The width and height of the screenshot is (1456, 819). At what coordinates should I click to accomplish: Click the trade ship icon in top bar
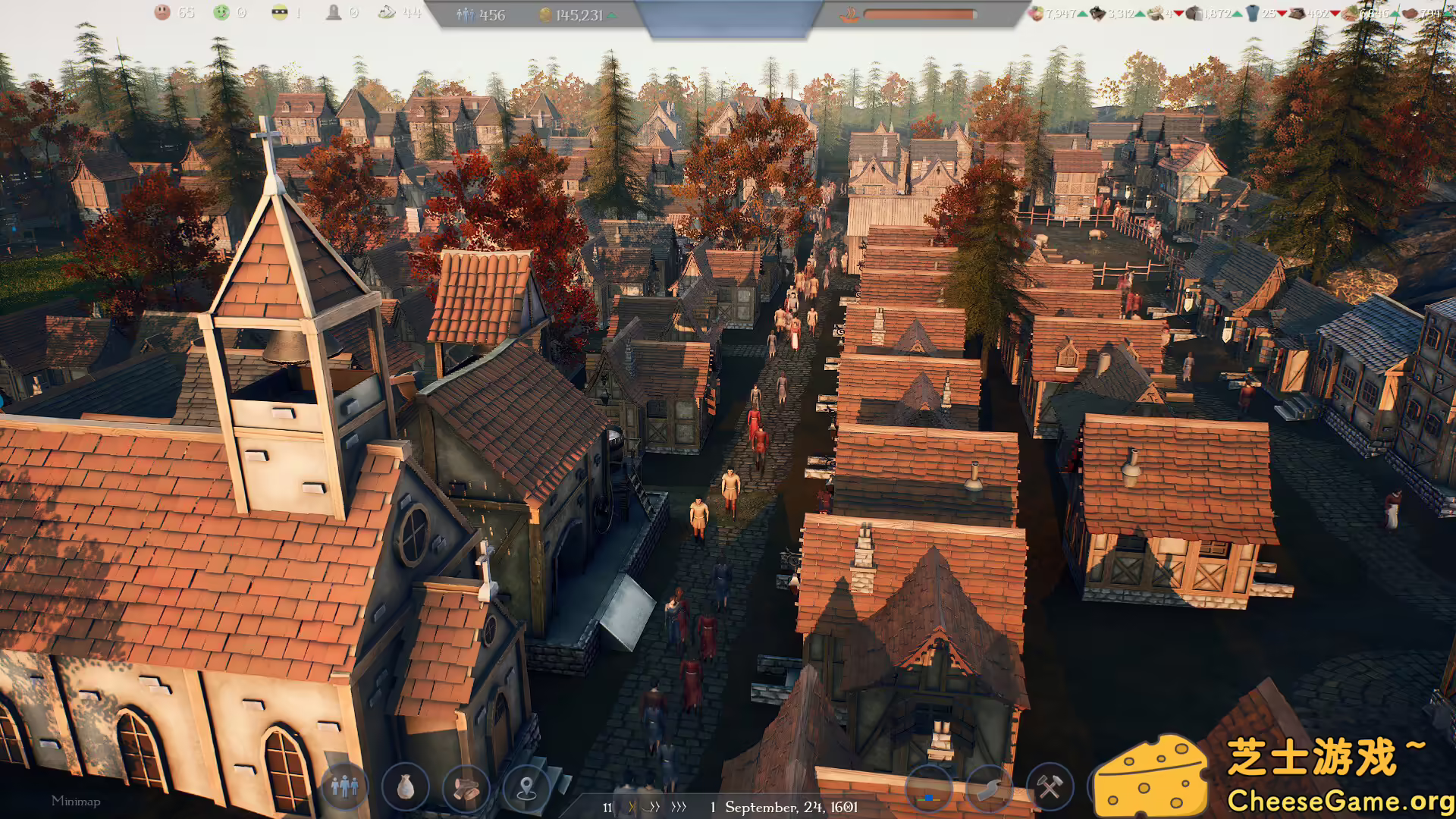(x=849, y=12)
